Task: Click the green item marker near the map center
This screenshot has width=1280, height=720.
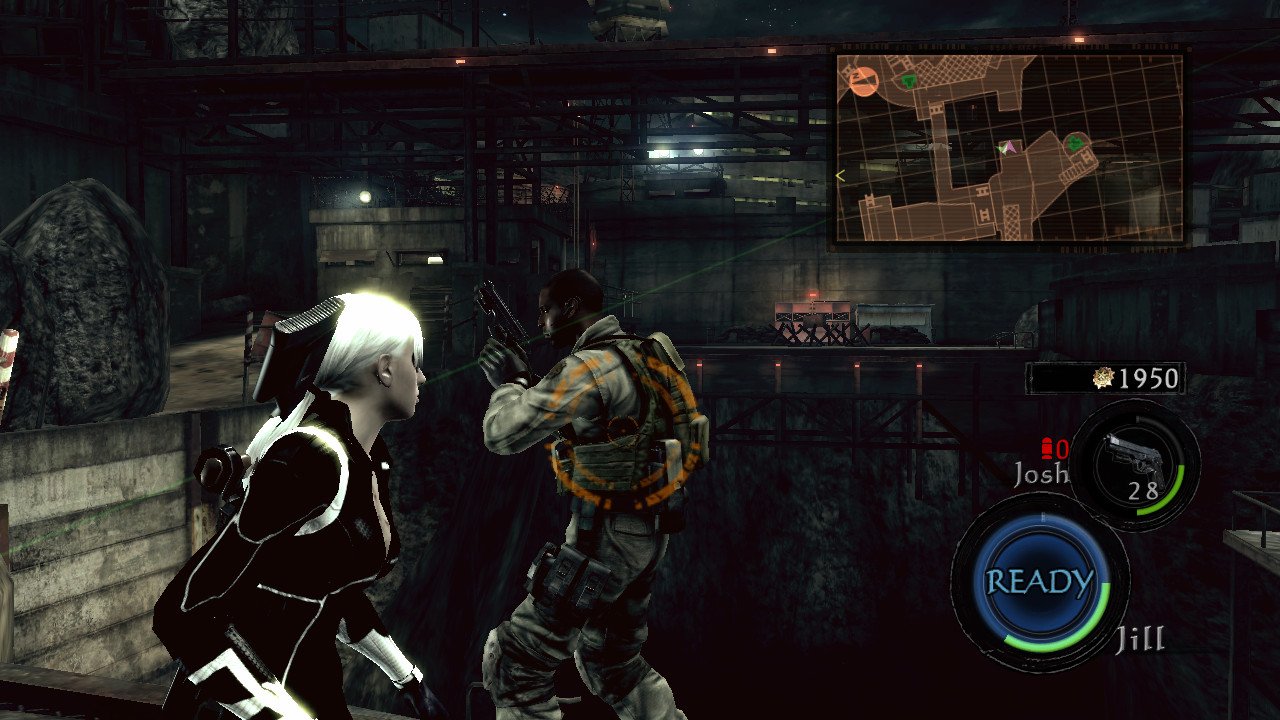Action: (1075, 145)
